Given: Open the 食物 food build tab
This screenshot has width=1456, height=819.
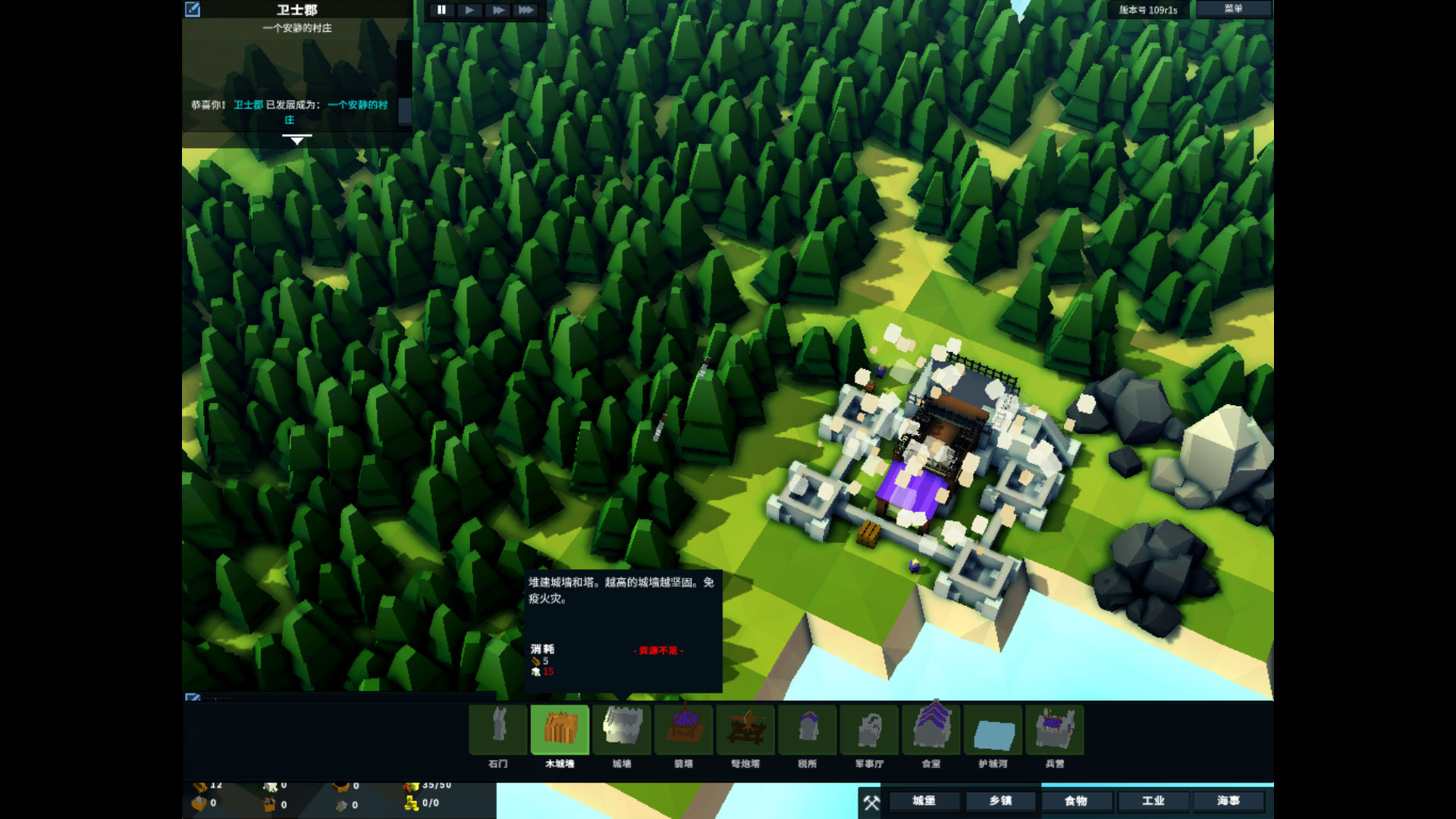Looking at the screenshot, I should [x=1076, y=801].
